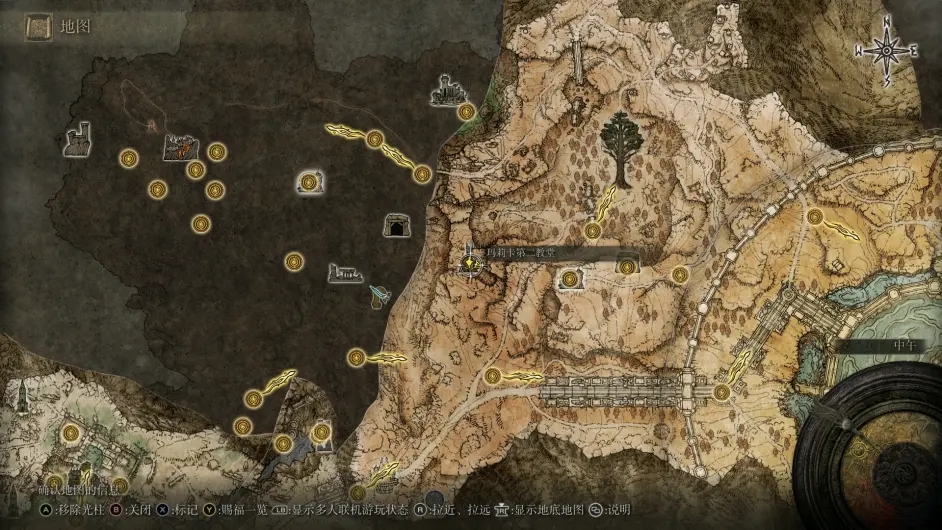Select the castle icon north of plateau edge
The image size is (942, 530).
pyautogui.click(x=447, y=94)
